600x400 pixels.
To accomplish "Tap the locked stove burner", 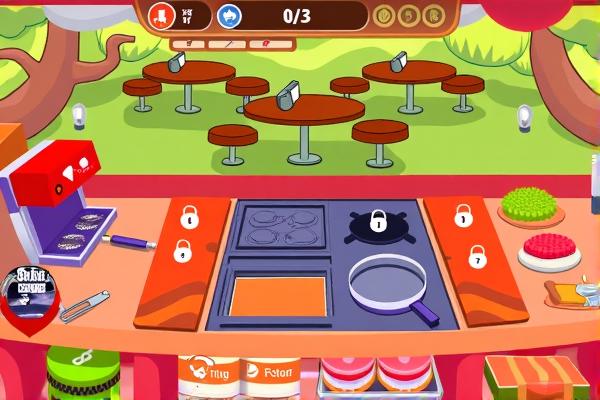I will point(377,222).
